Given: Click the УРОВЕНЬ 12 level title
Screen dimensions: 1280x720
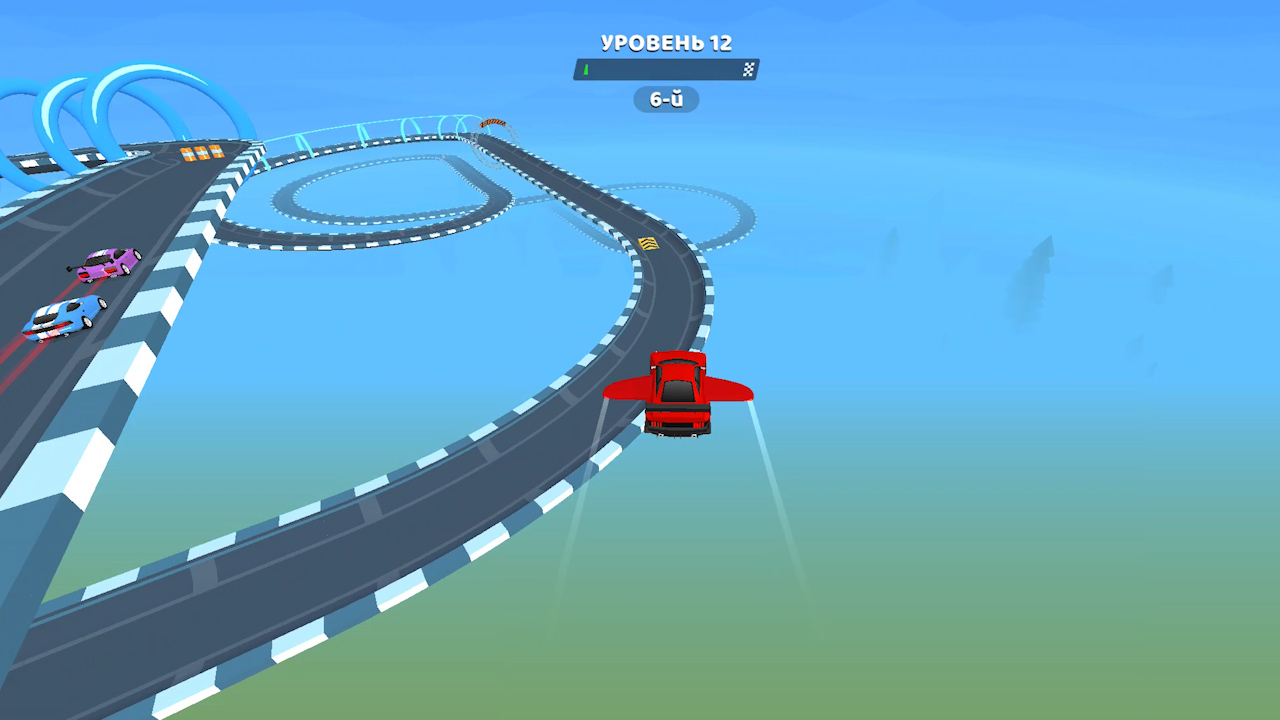Looking at the screenshot, I should click(x=666, y=43).
